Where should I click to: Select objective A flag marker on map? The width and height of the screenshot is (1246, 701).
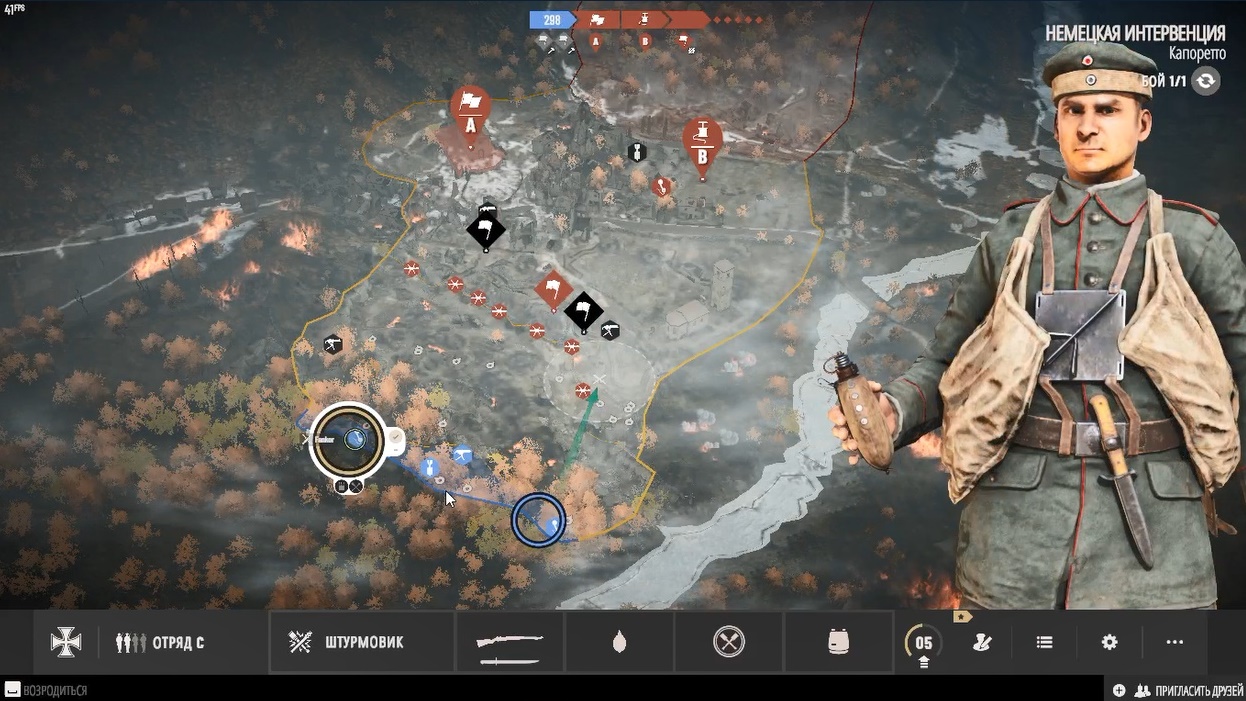tap(470, 108)
